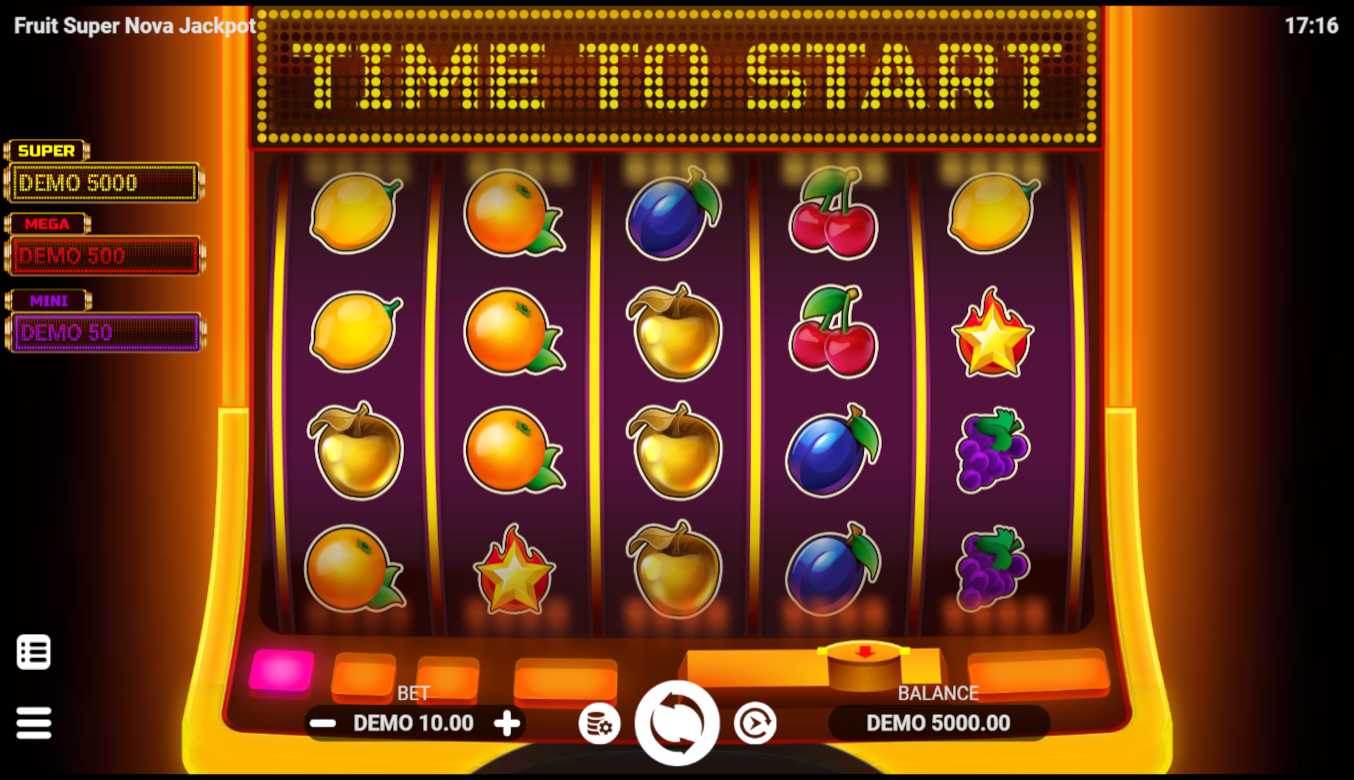Open bet settings via the coins-and-gear icon
This screenshot has width=1354, height=780.
point(599,723)
